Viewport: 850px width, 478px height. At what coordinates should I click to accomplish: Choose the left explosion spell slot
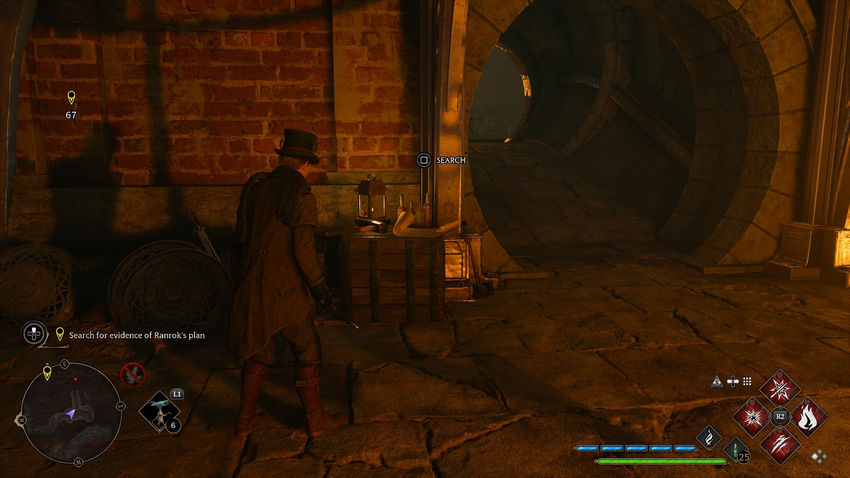(750, 415)
